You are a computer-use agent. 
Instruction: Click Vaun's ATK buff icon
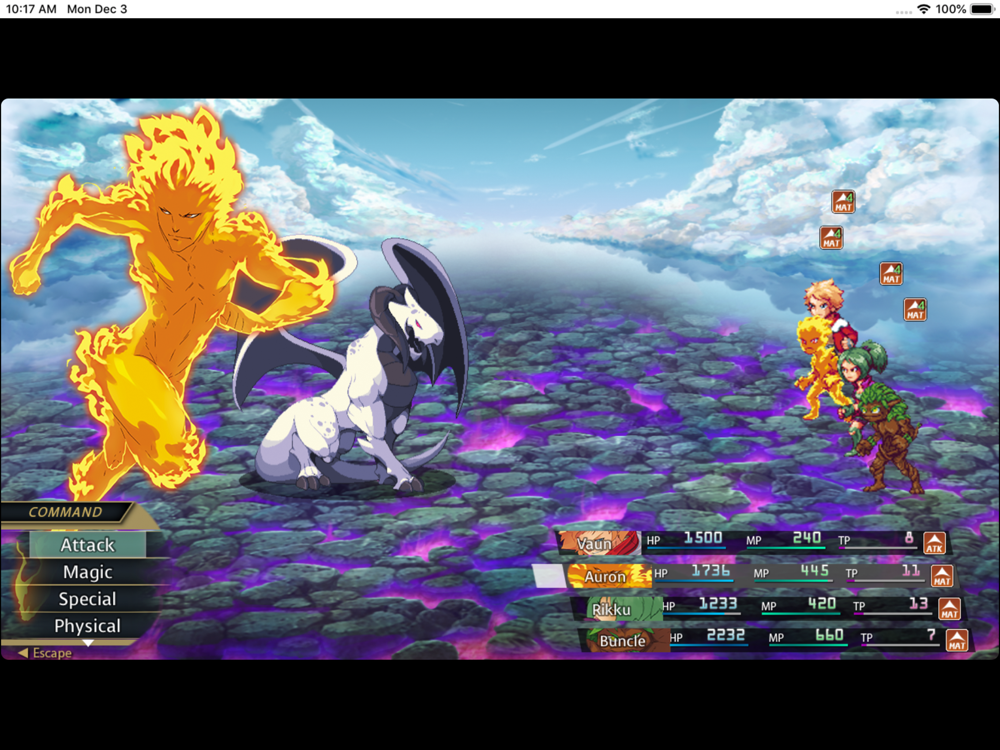[x=934, y=543]
